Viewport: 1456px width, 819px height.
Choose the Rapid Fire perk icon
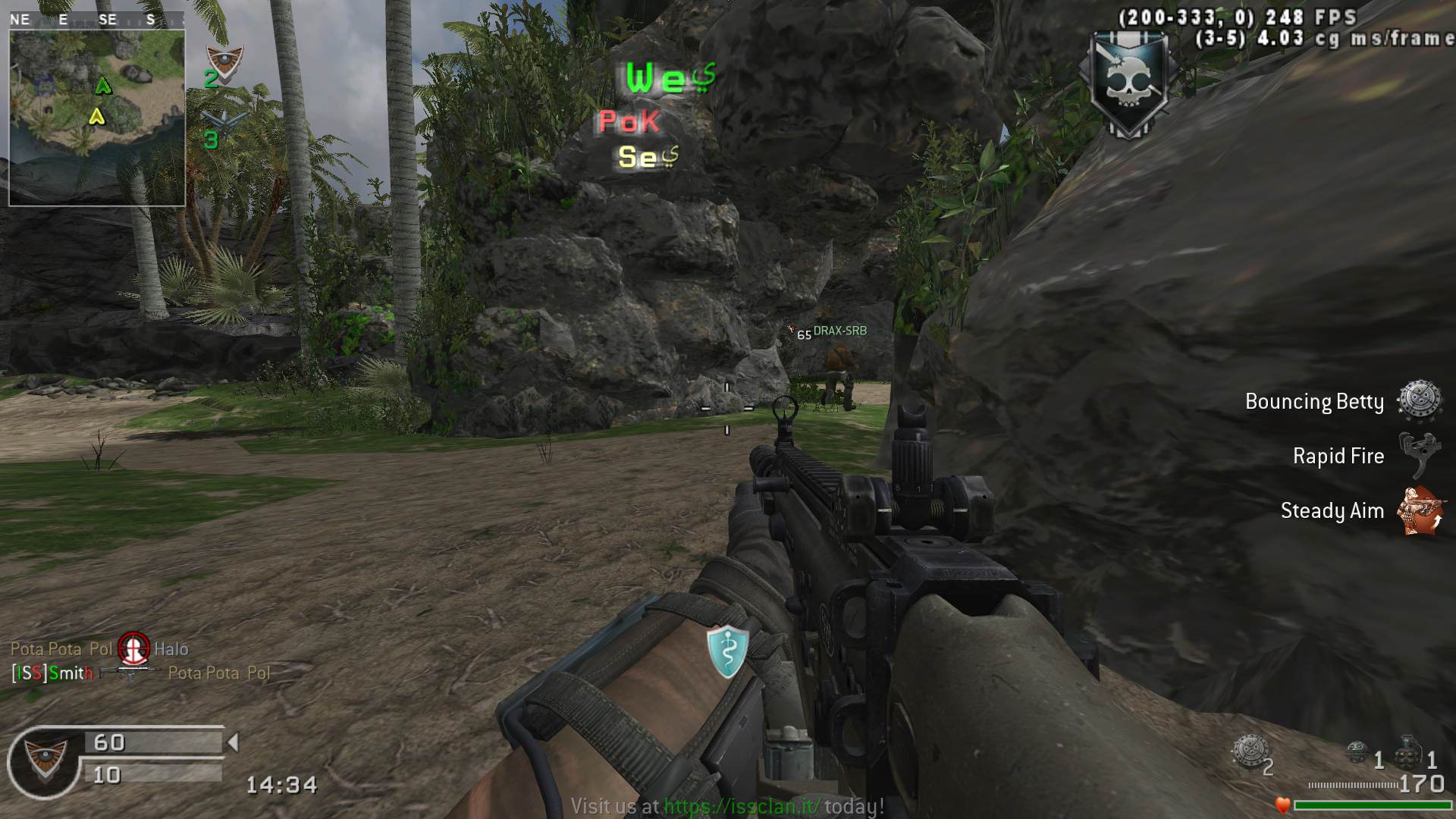(x=1418, y=455)
